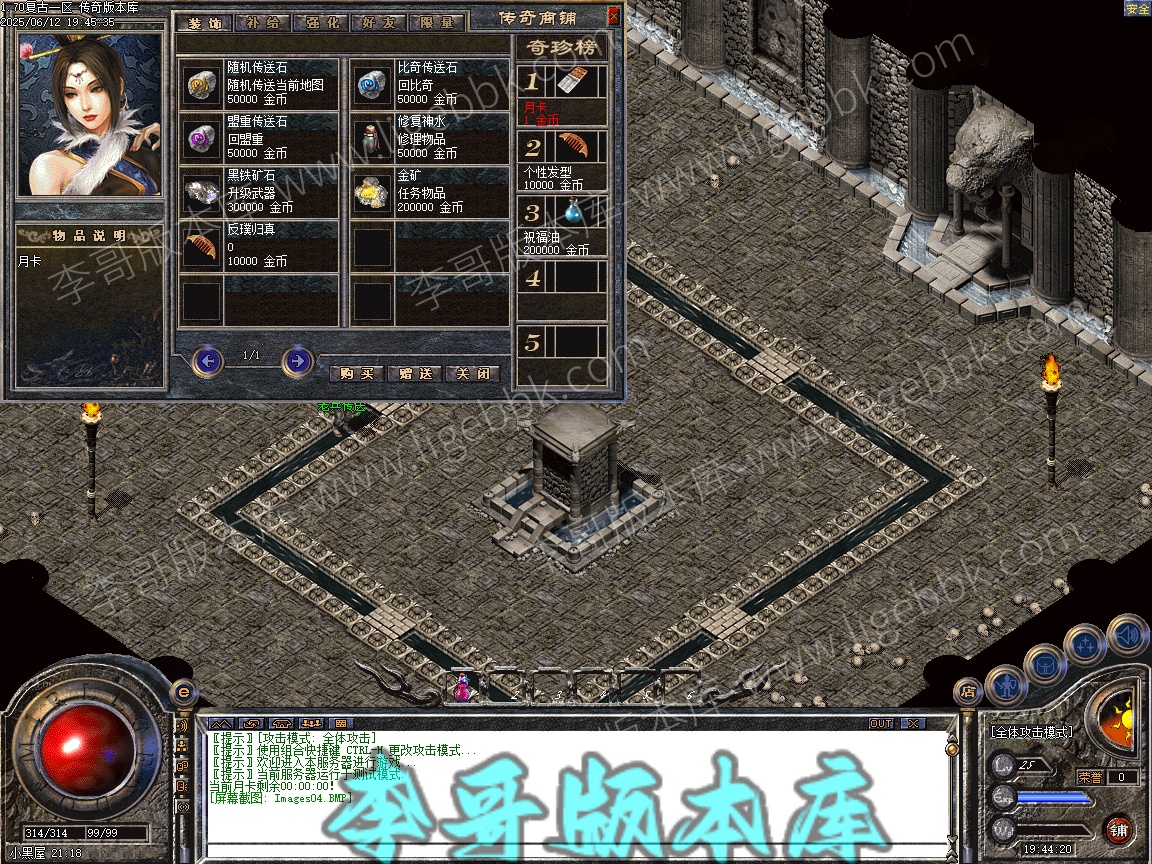Select the 随机传送石 random teleport stone

[x=201, y=86]
